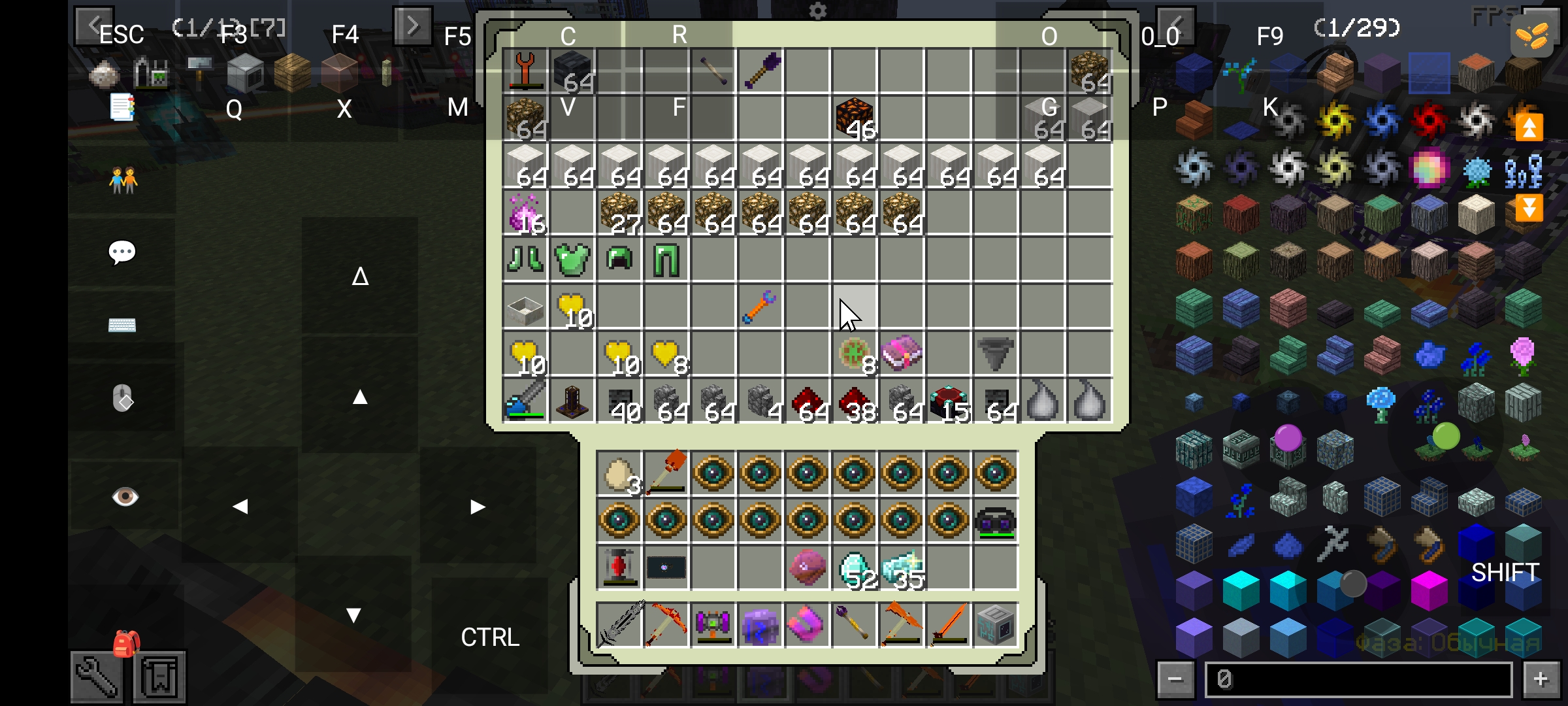Open the gear settings above the inventory
Image resolution: width=1568 pixels, height=706 pixels.
point(817,11)
